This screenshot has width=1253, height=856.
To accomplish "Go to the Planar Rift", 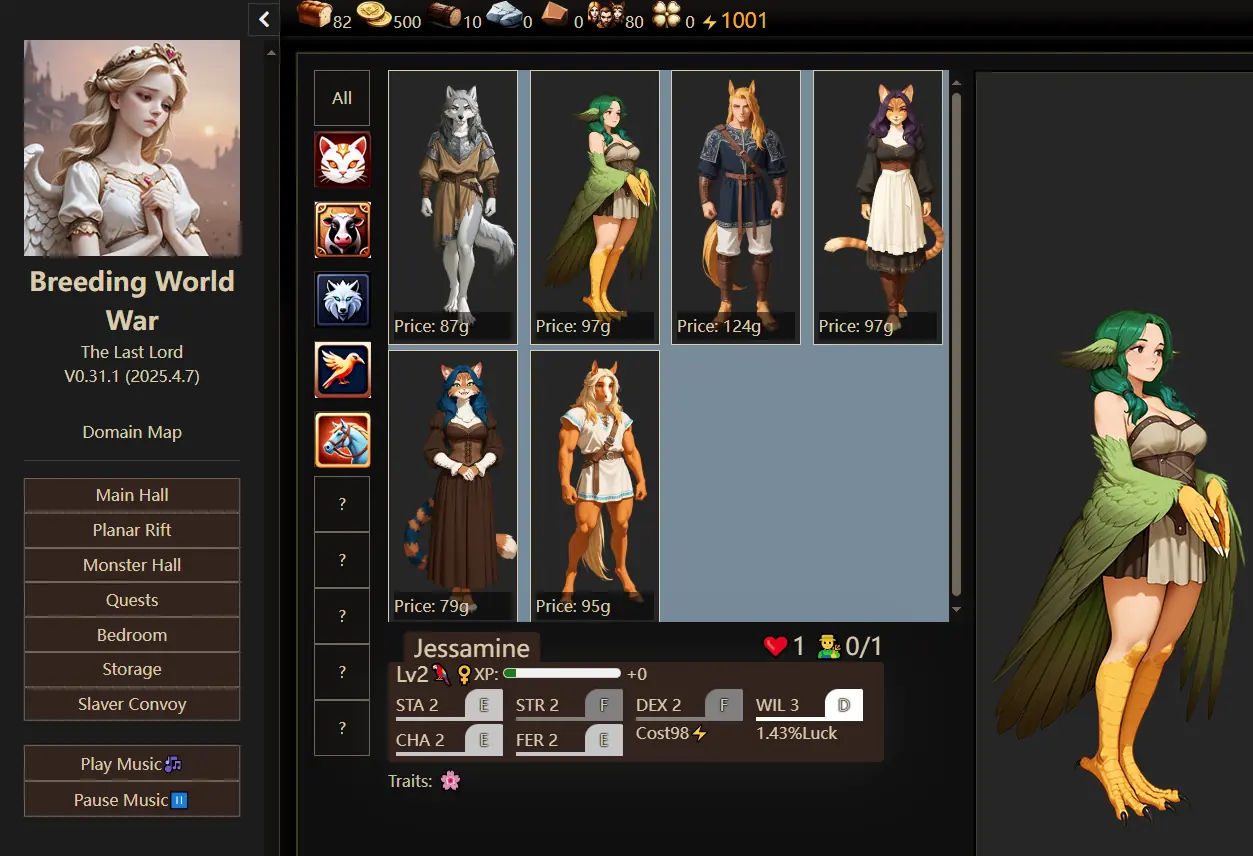I will point(132,530).
